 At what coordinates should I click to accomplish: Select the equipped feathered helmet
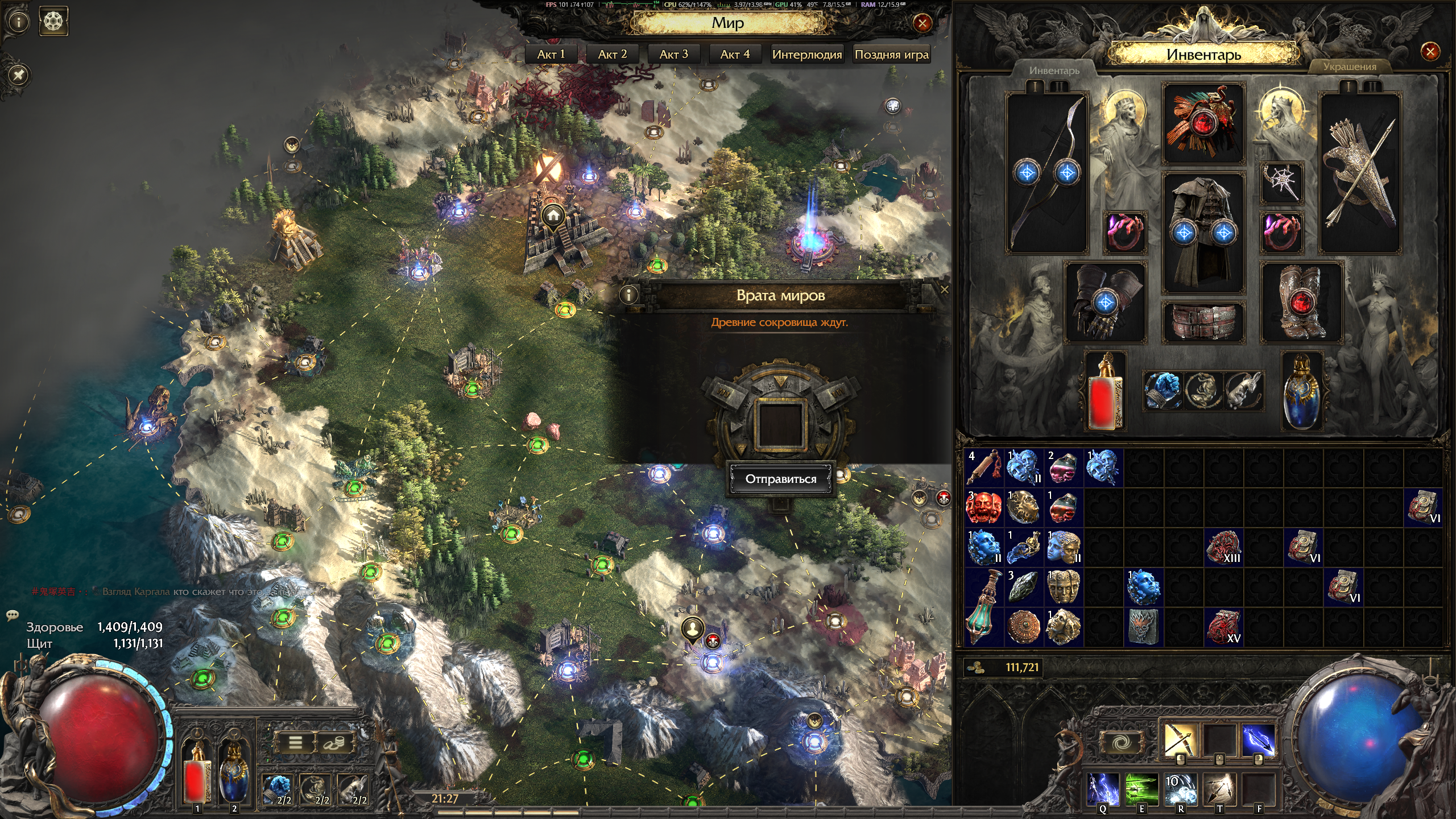tap(1203, 124)
